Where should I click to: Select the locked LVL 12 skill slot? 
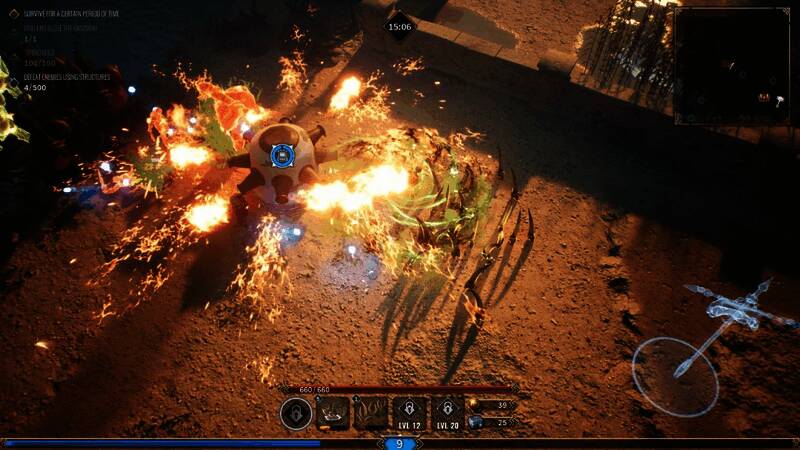410,412
